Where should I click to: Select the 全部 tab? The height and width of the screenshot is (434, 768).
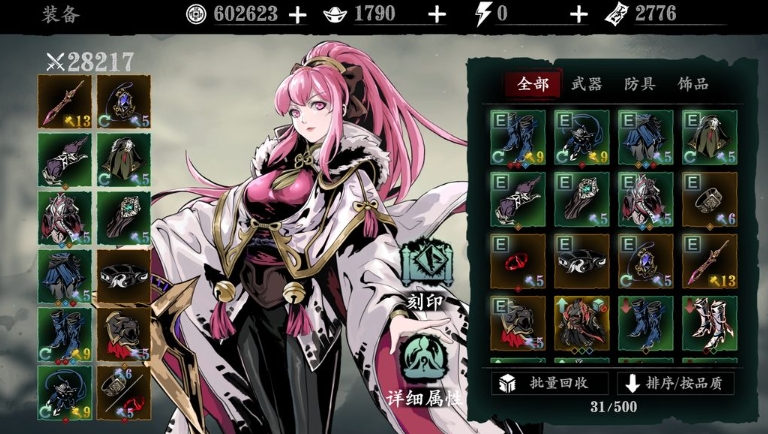pyautogui.click(x=533, y=84)
